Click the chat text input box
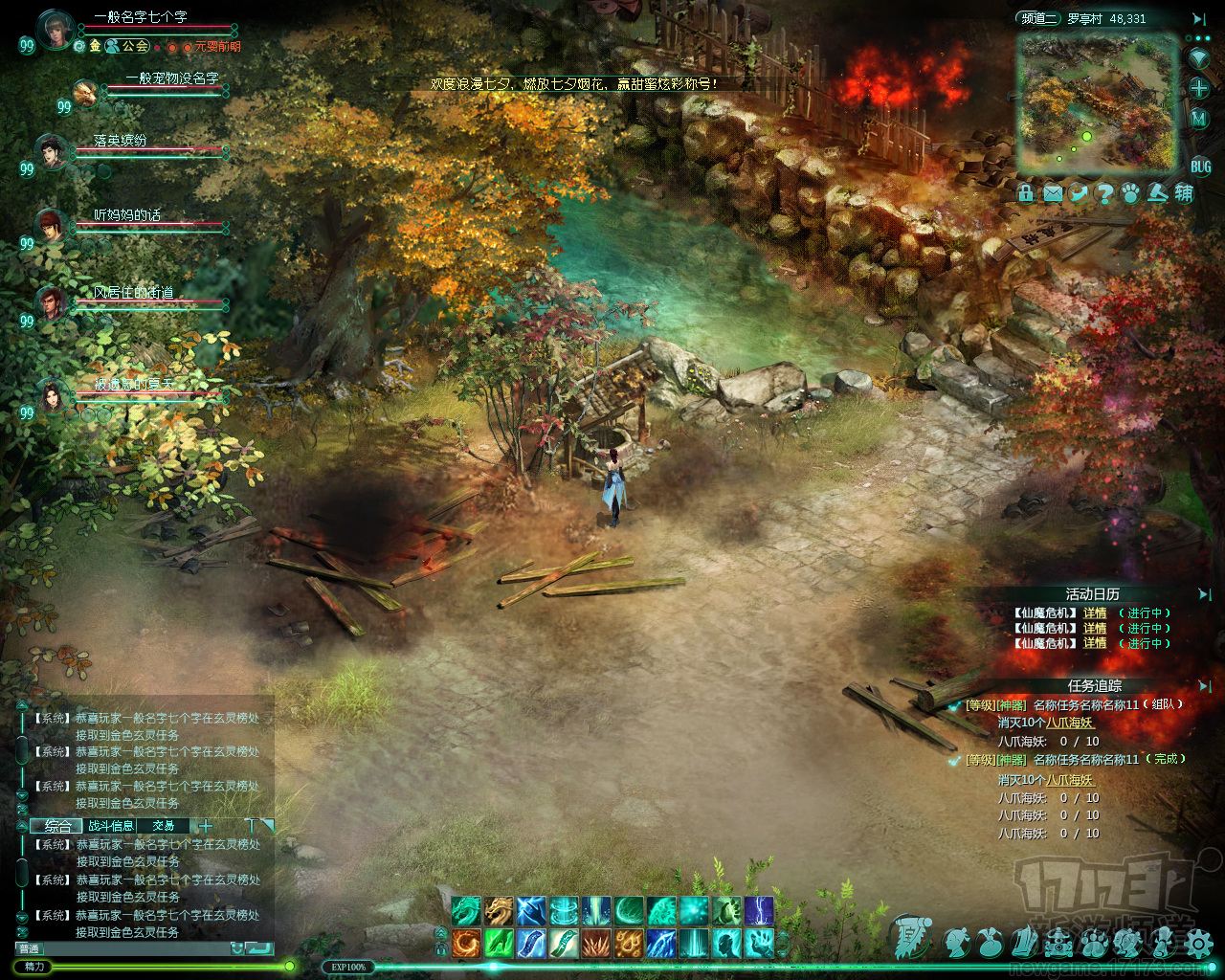This screenshot has height=980, width=1225. tap(134, 948)
